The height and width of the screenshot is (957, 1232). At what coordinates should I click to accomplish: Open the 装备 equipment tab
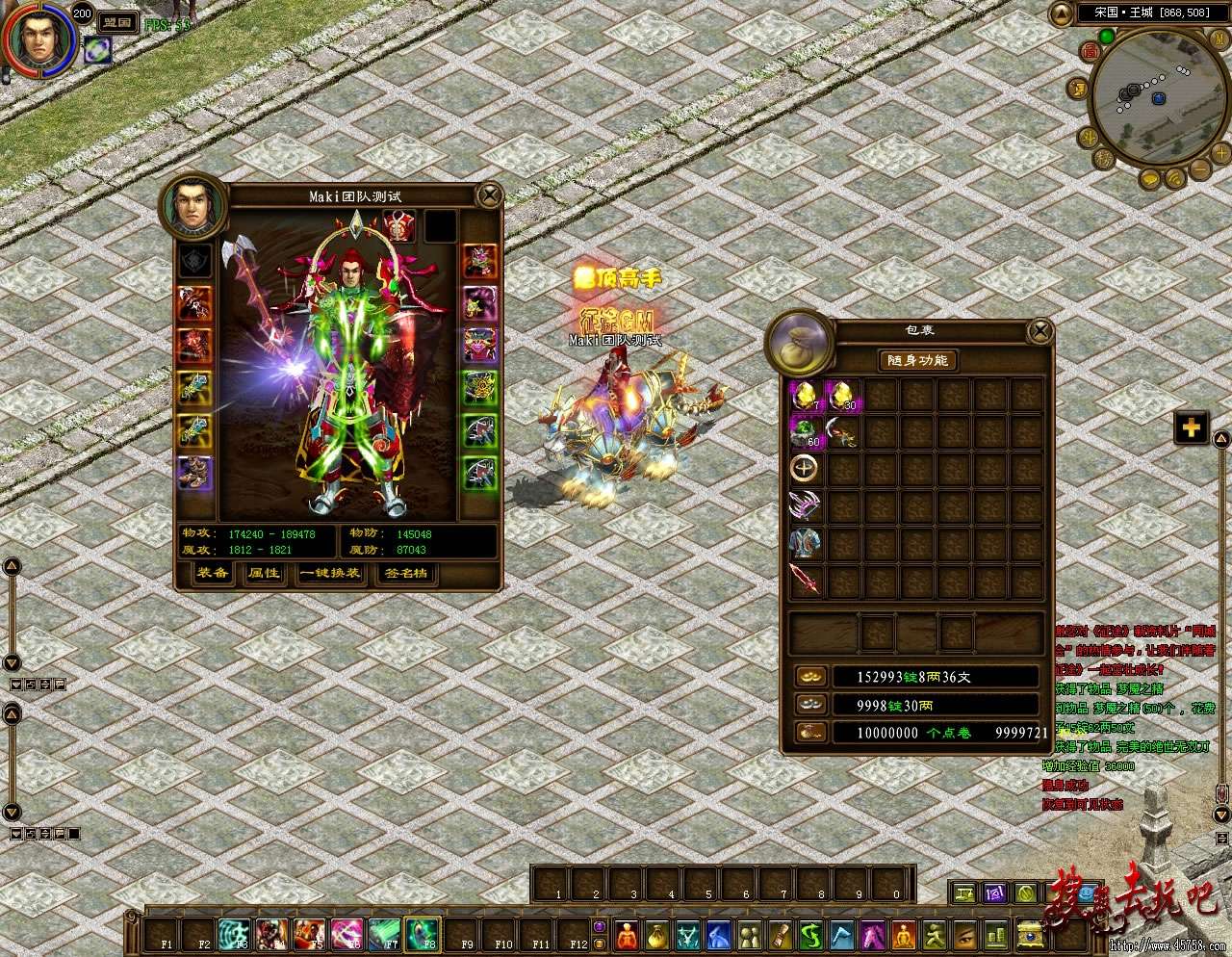213,574
